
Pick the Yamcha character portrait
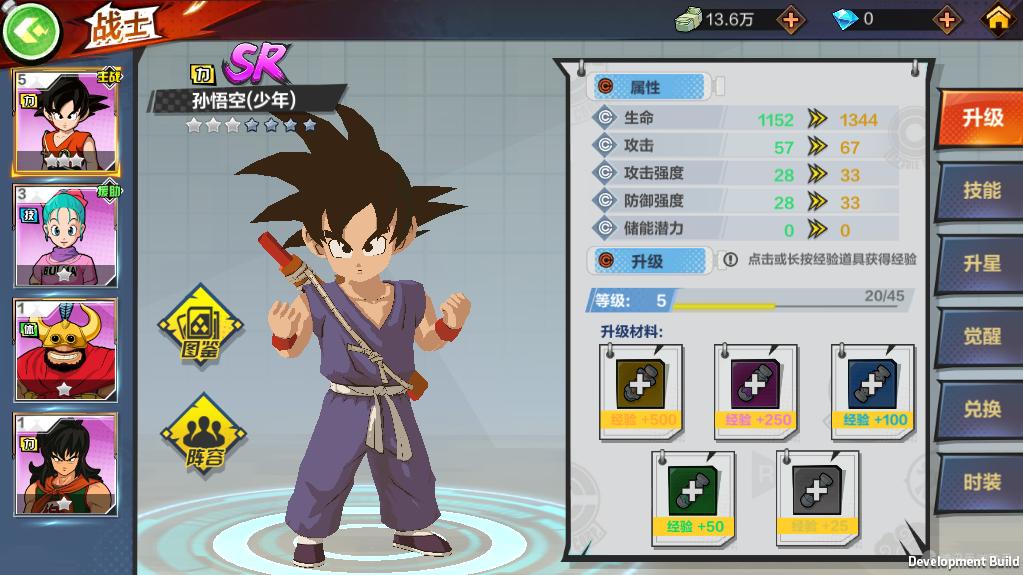pos(66,464)
